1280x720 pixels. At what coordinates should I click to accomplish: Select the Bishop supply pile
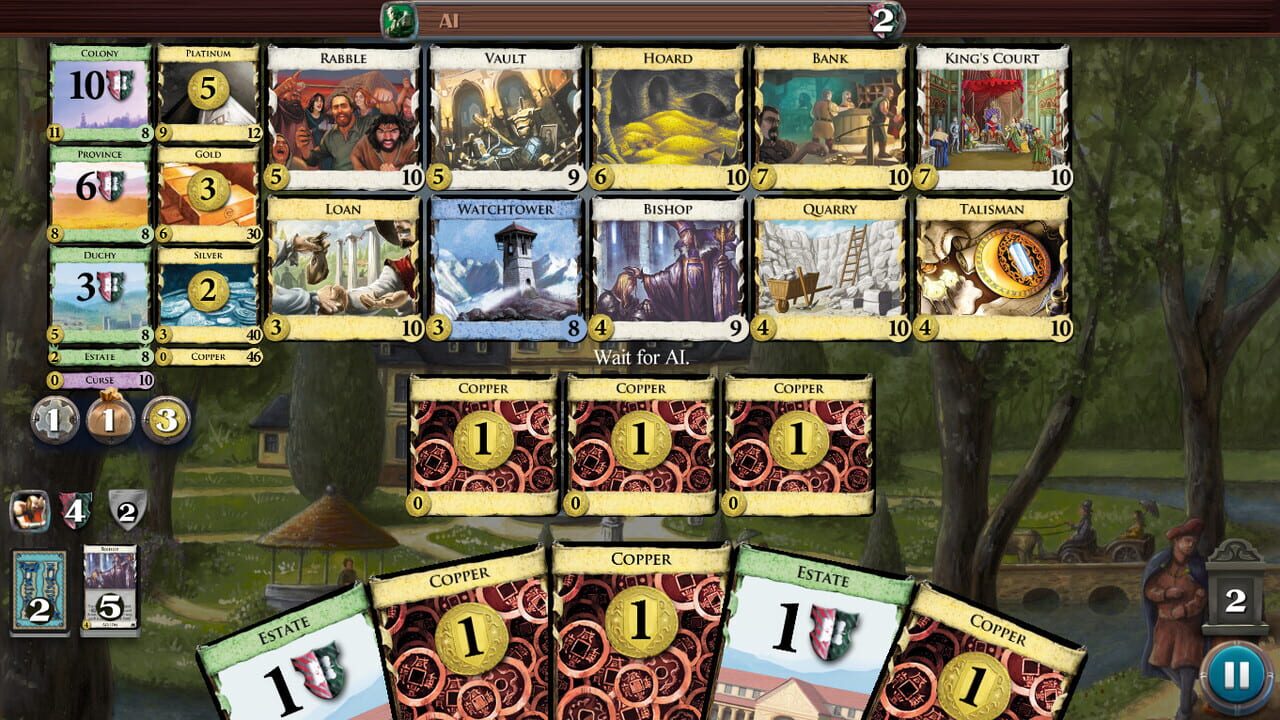668,265
